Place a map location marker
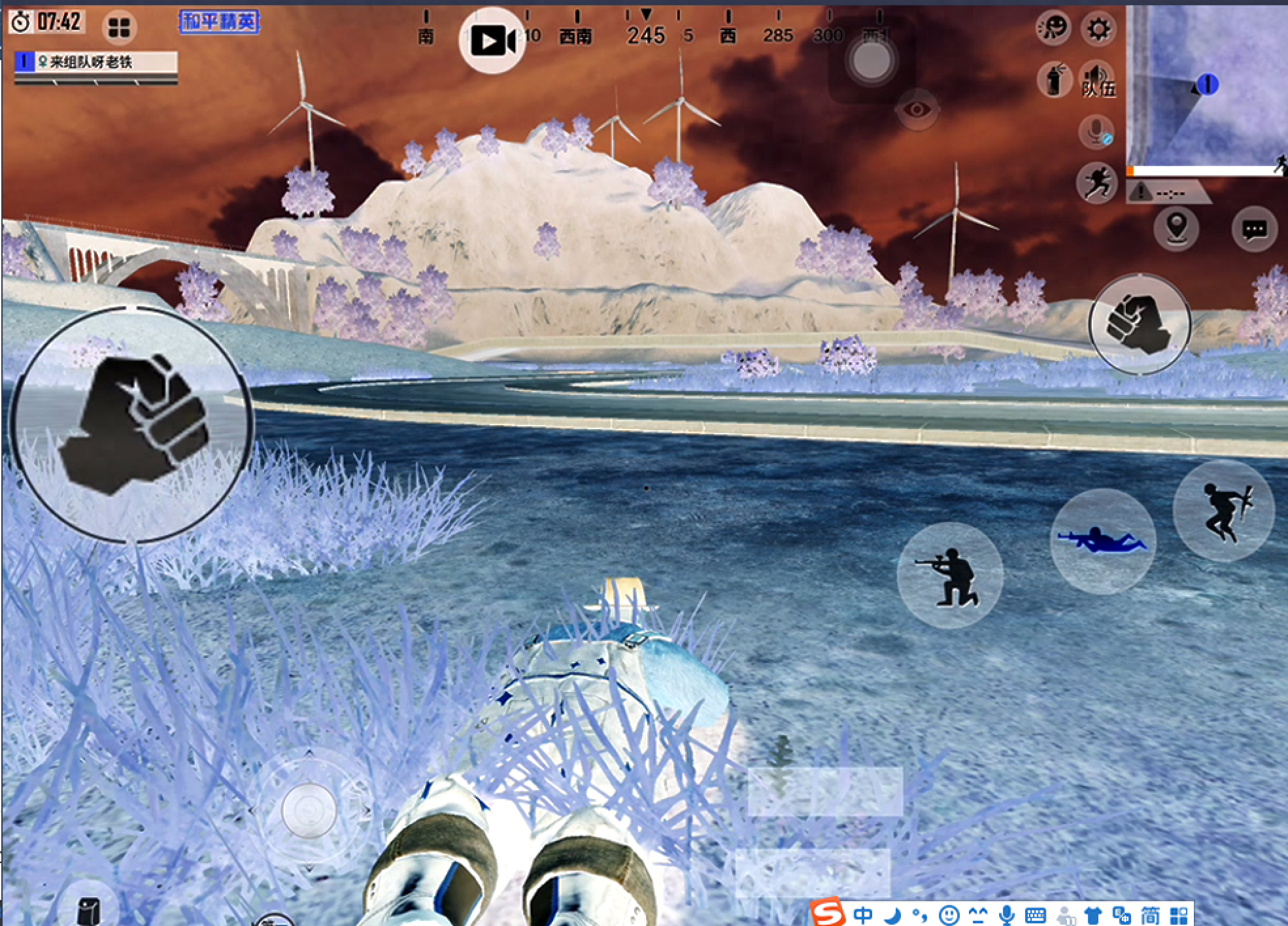 point(1176,228)
